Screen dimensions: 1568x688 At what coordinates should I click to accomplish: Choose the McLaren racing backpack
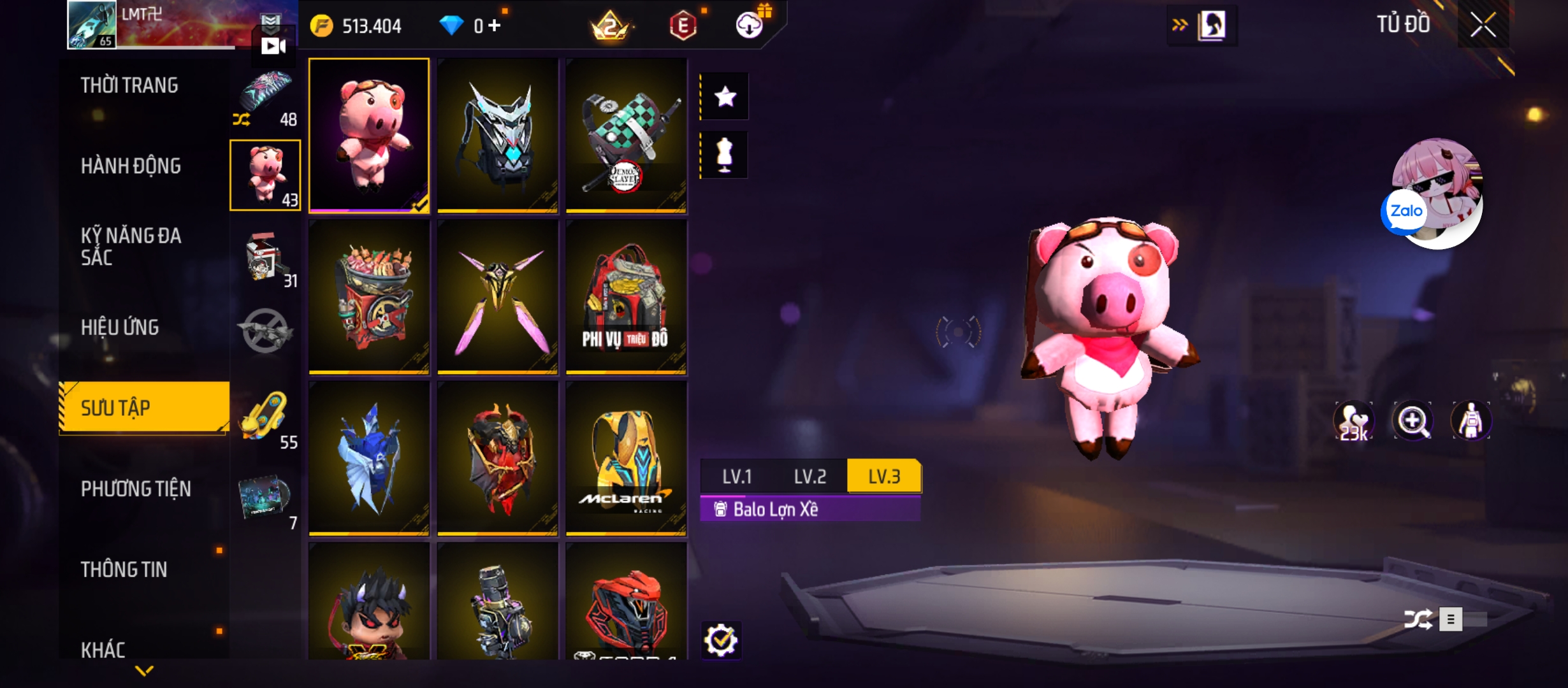coord(626,457)
